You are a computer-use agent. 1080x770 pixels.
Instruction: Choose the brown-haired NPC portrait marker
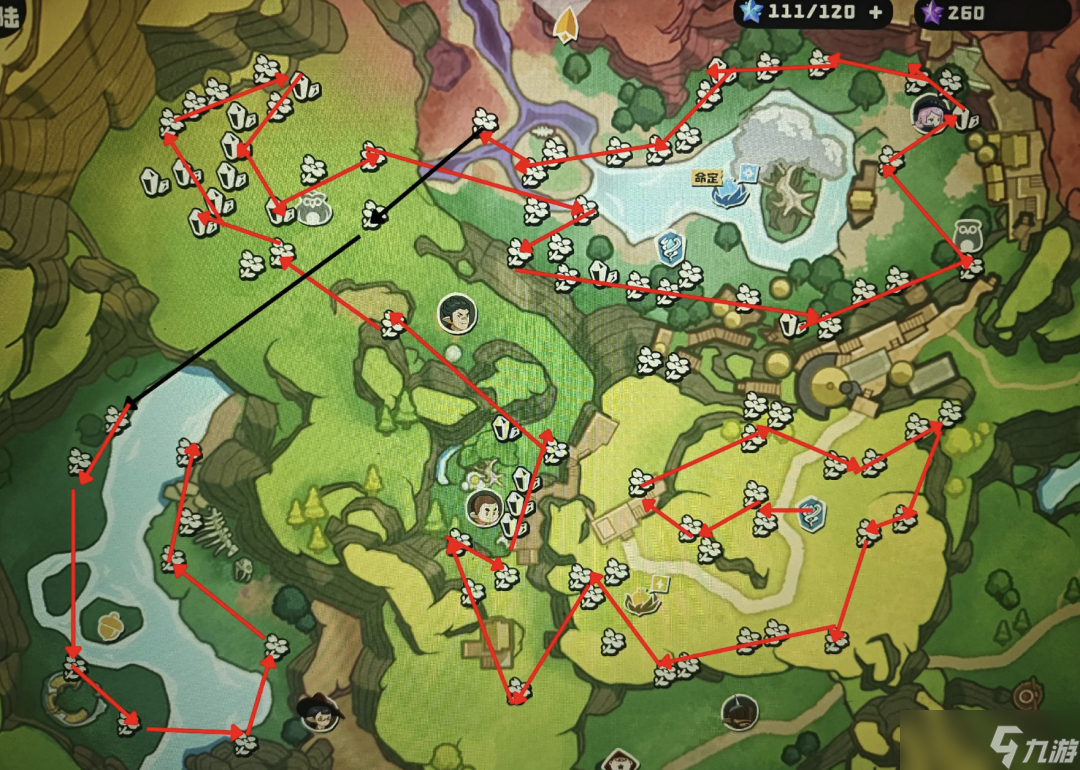click(x=484, y=508)
